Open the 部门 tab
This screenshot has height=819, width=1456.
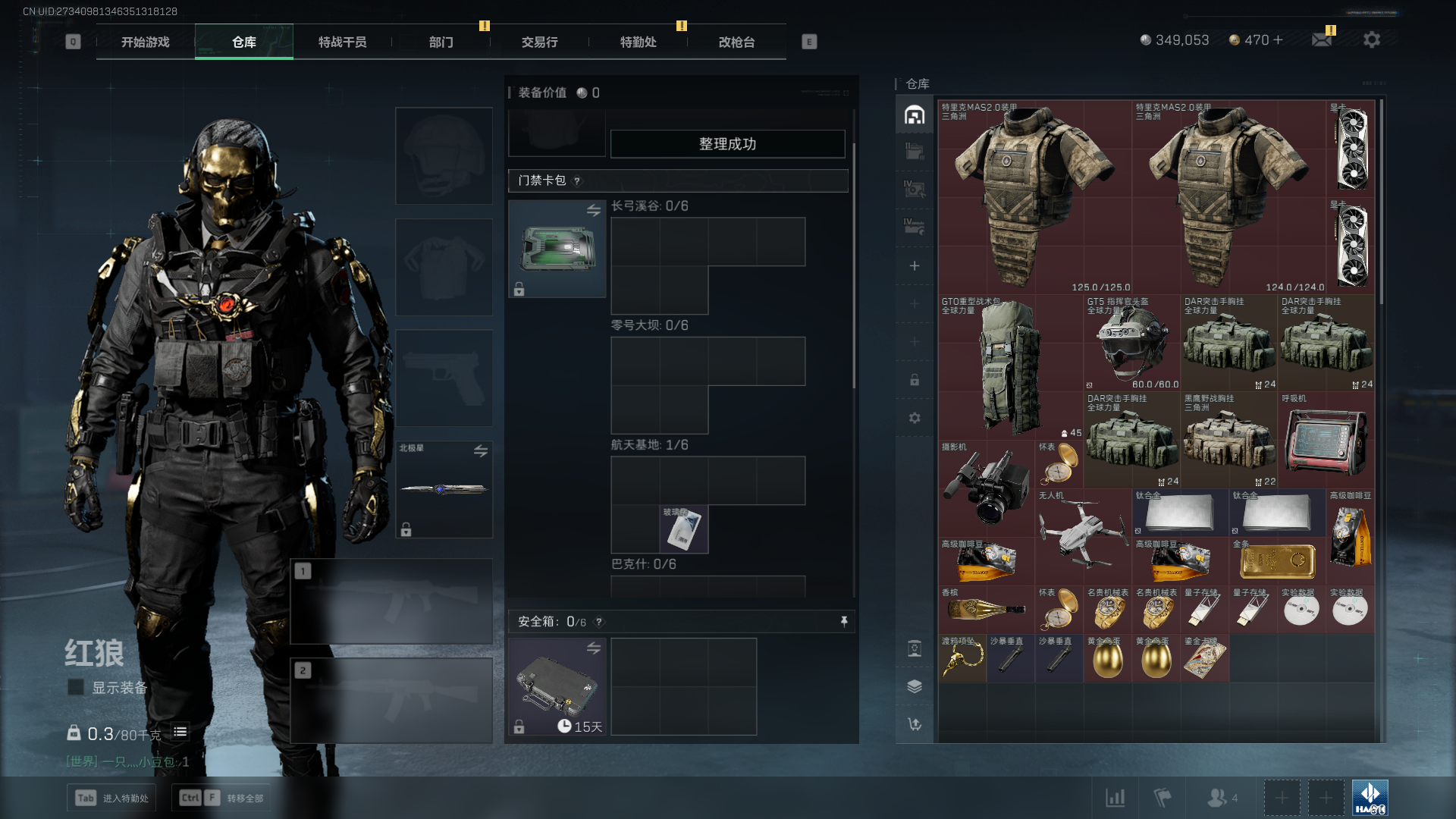point(441,42)
